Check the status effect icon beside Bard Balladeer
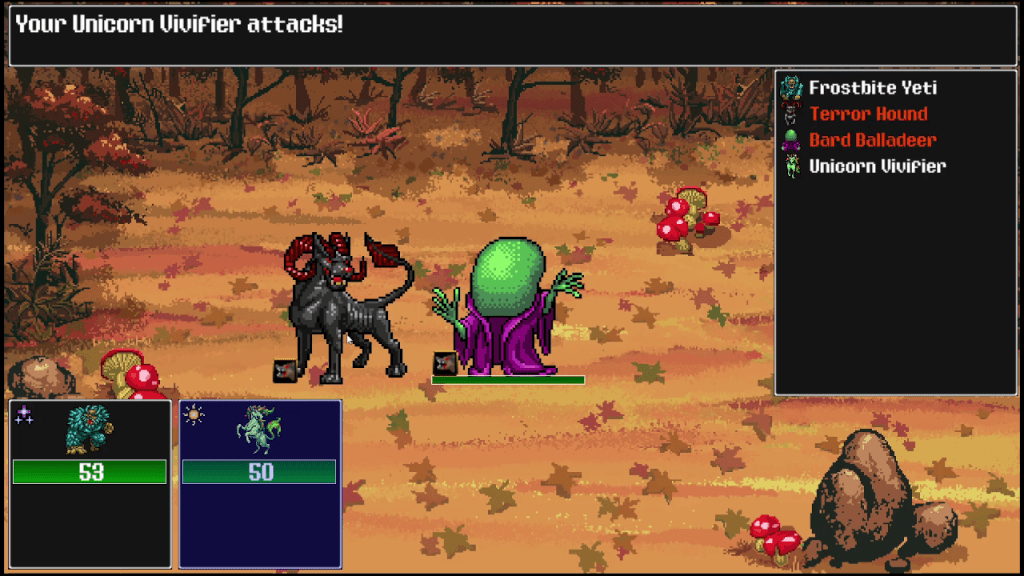This screenshot has height=576, width=1024. (x=445, y=364)
